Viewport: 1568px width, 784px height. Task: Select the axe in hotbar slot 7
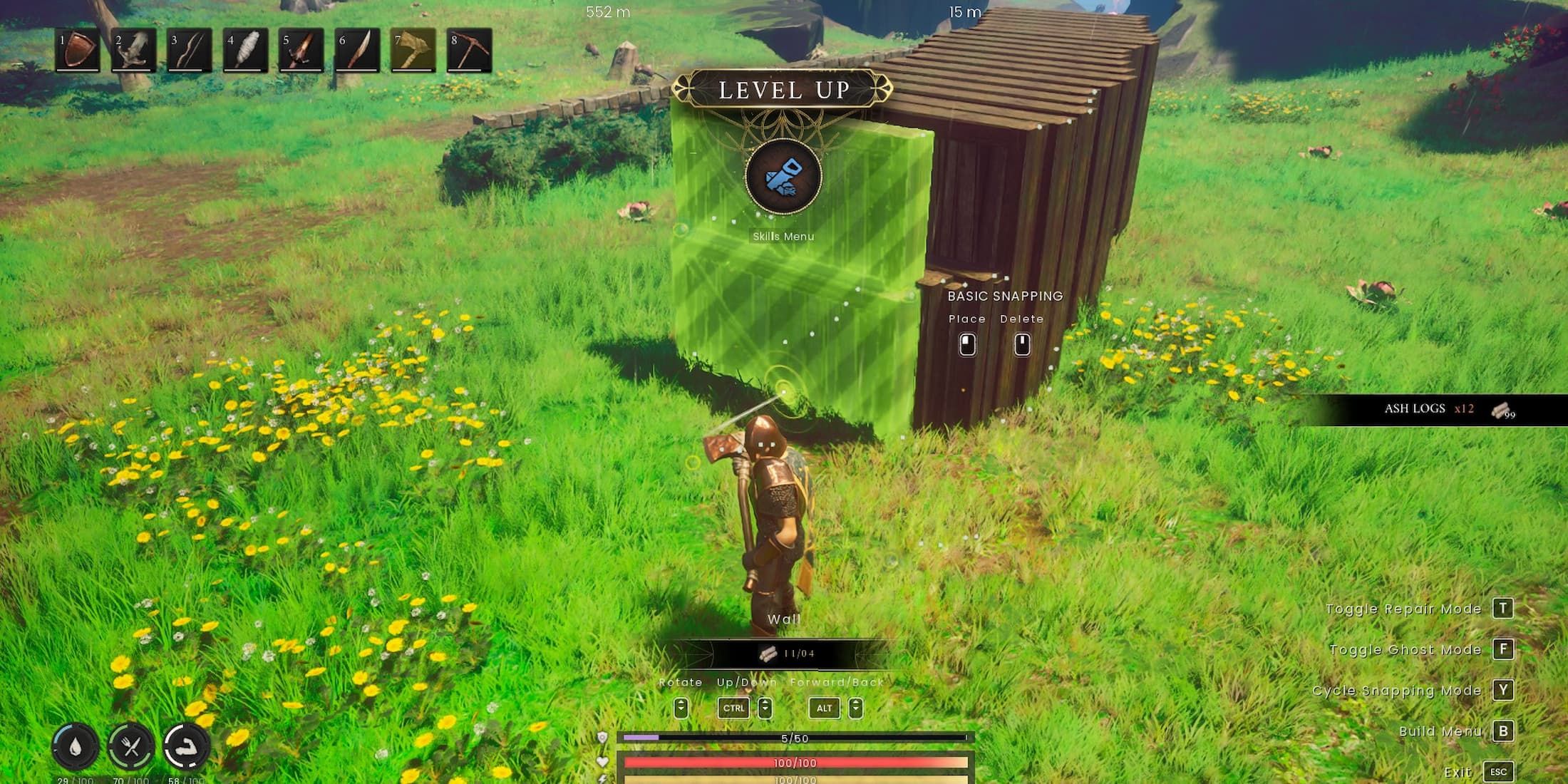pos(411,51)
